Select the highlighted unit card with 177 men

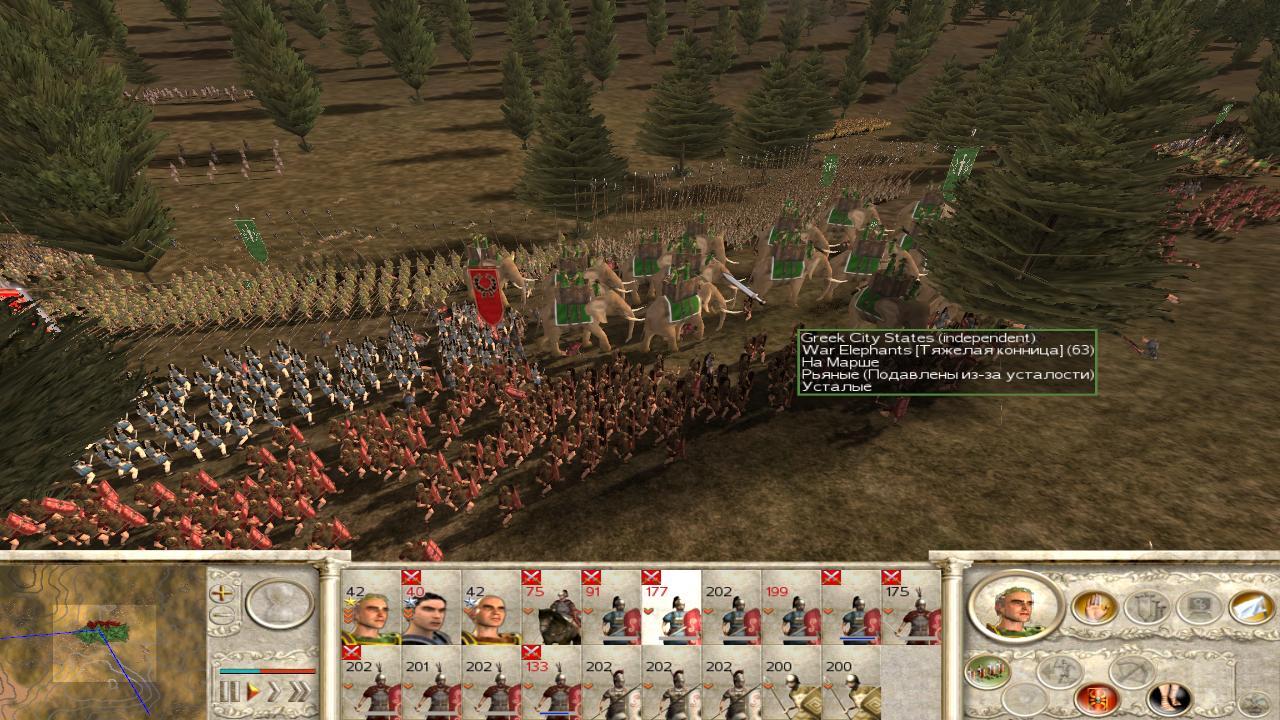670,612
